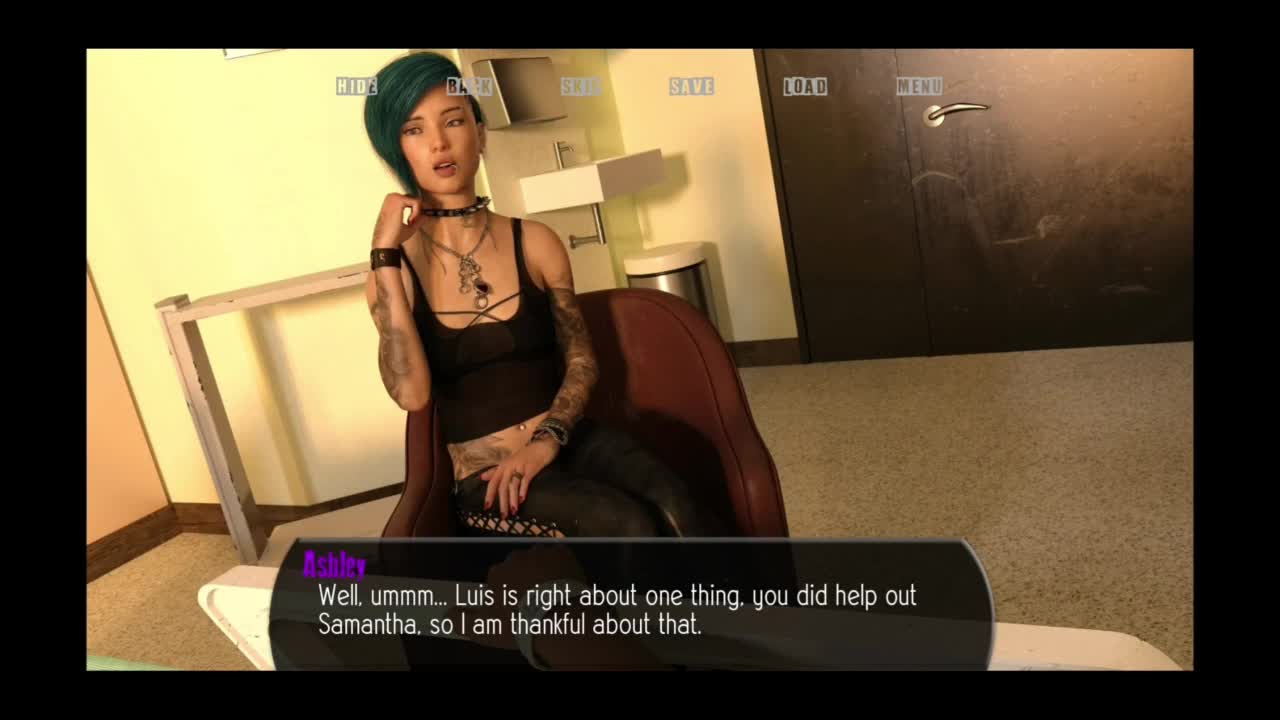Image resolution: width=1280 pixels, height=720 pixels.
Task: Go back one line with BACK
Action: 469,86
